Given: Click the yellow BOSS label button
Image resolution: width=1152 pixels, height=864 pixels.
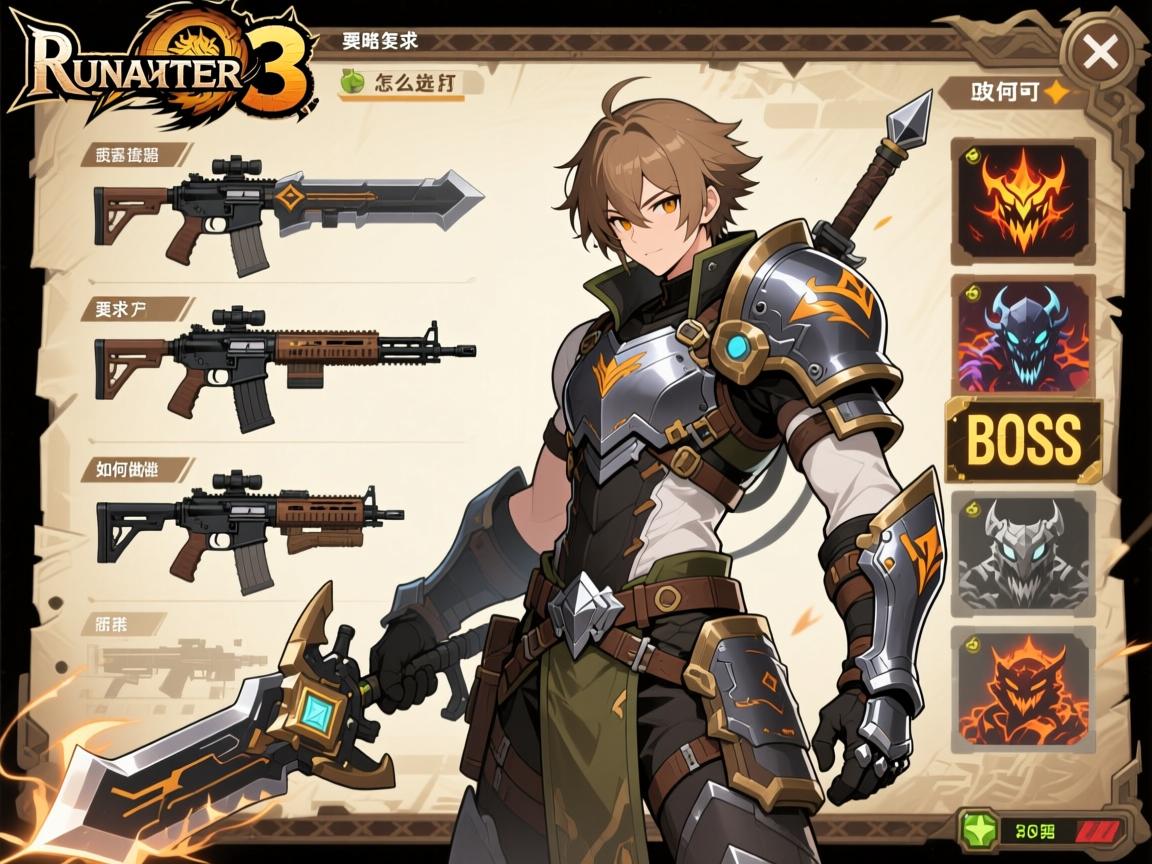Looking at the screenshot, I should pyautogui.click(x=1023, y=439).
